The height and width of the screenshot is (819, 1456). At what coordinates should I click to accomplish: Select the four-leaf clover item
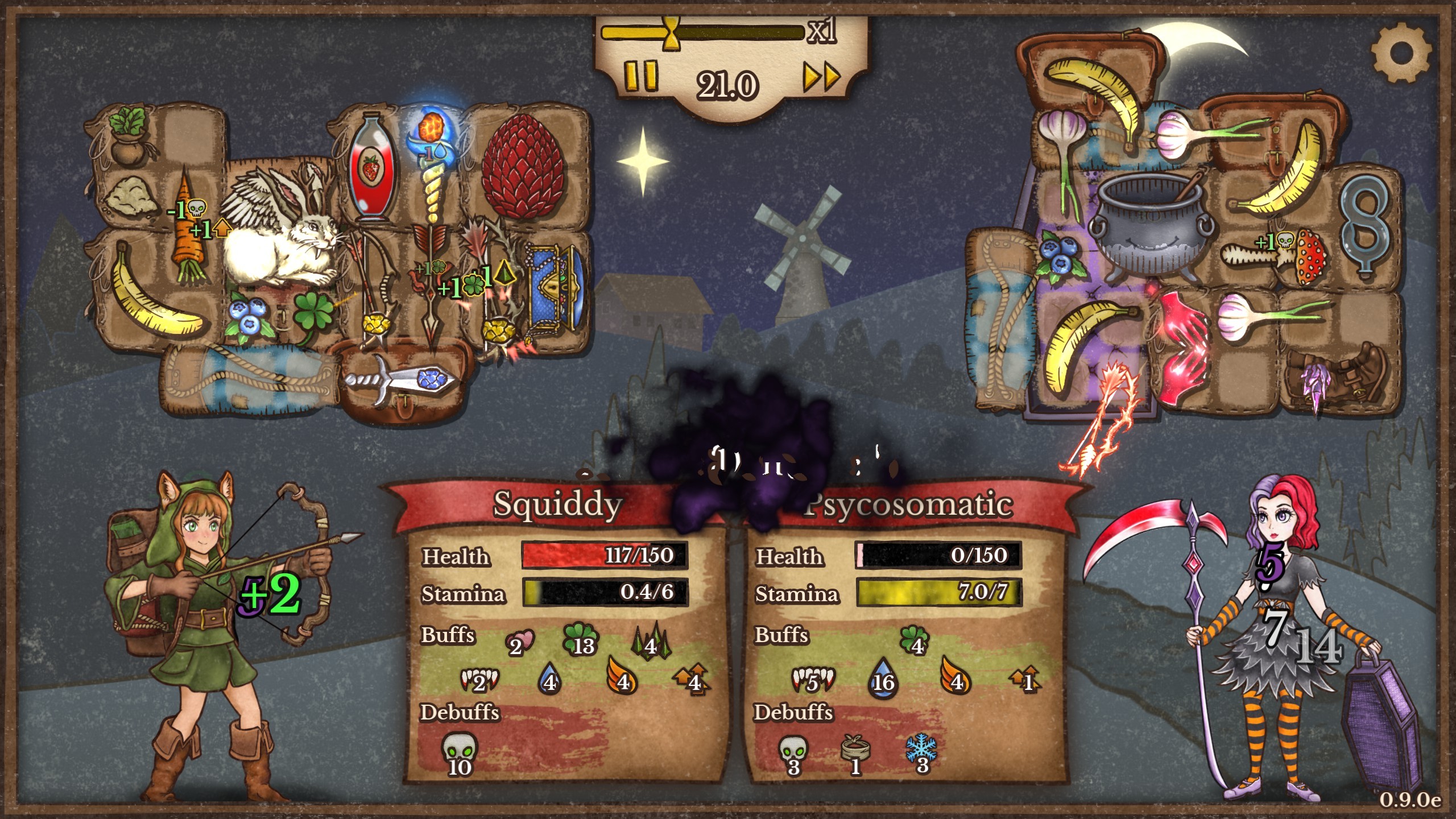[x=313, y=317]
